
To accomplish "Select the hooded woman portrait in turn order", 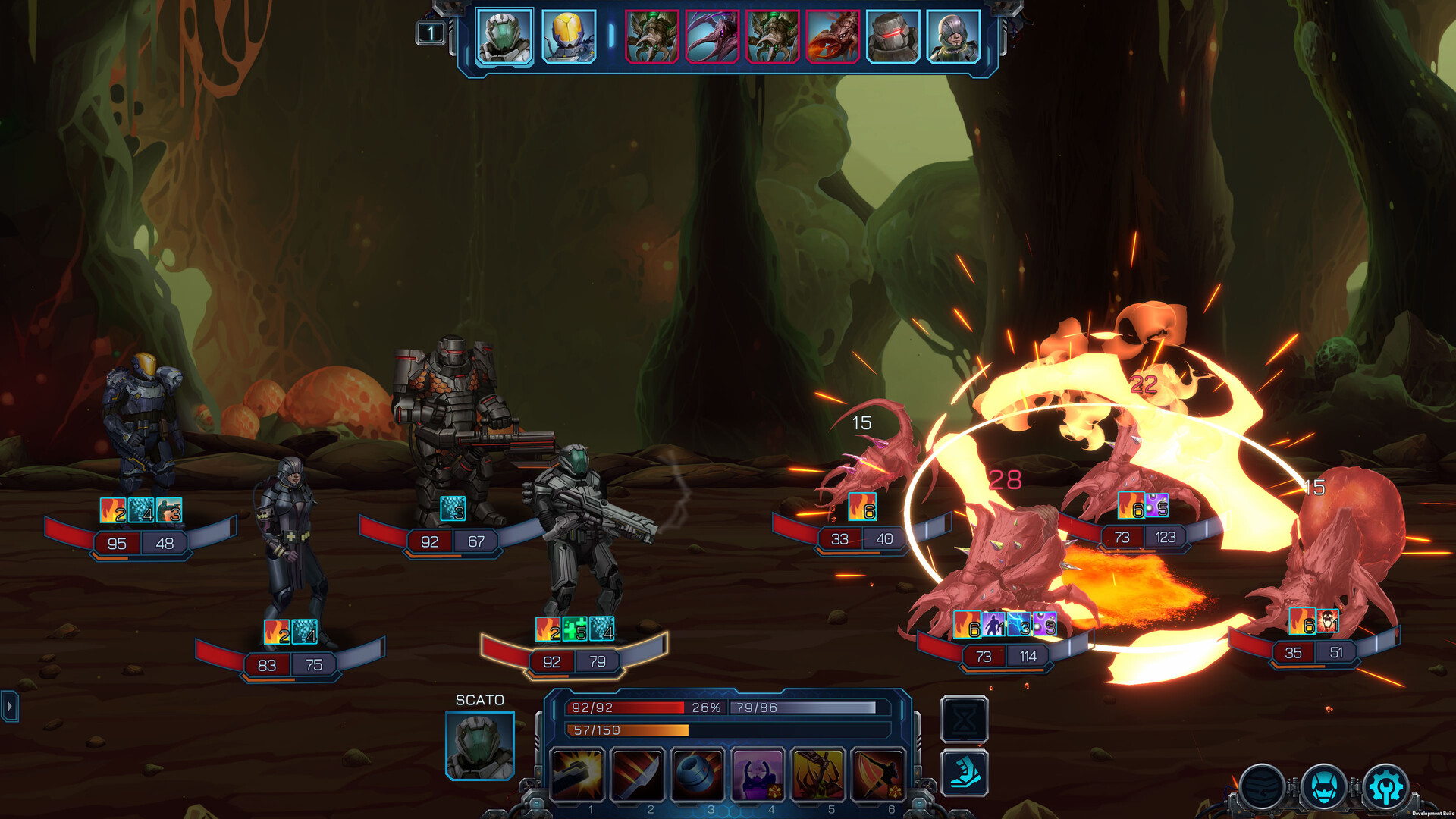I will 953,36.
